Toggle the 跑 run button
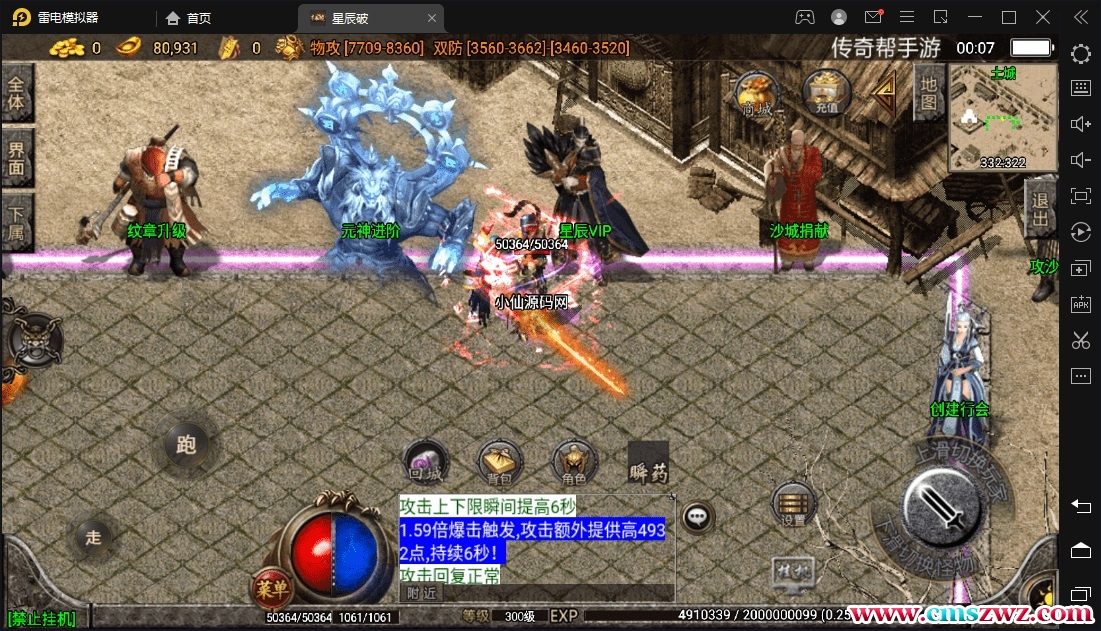 [x=186, y=446]
